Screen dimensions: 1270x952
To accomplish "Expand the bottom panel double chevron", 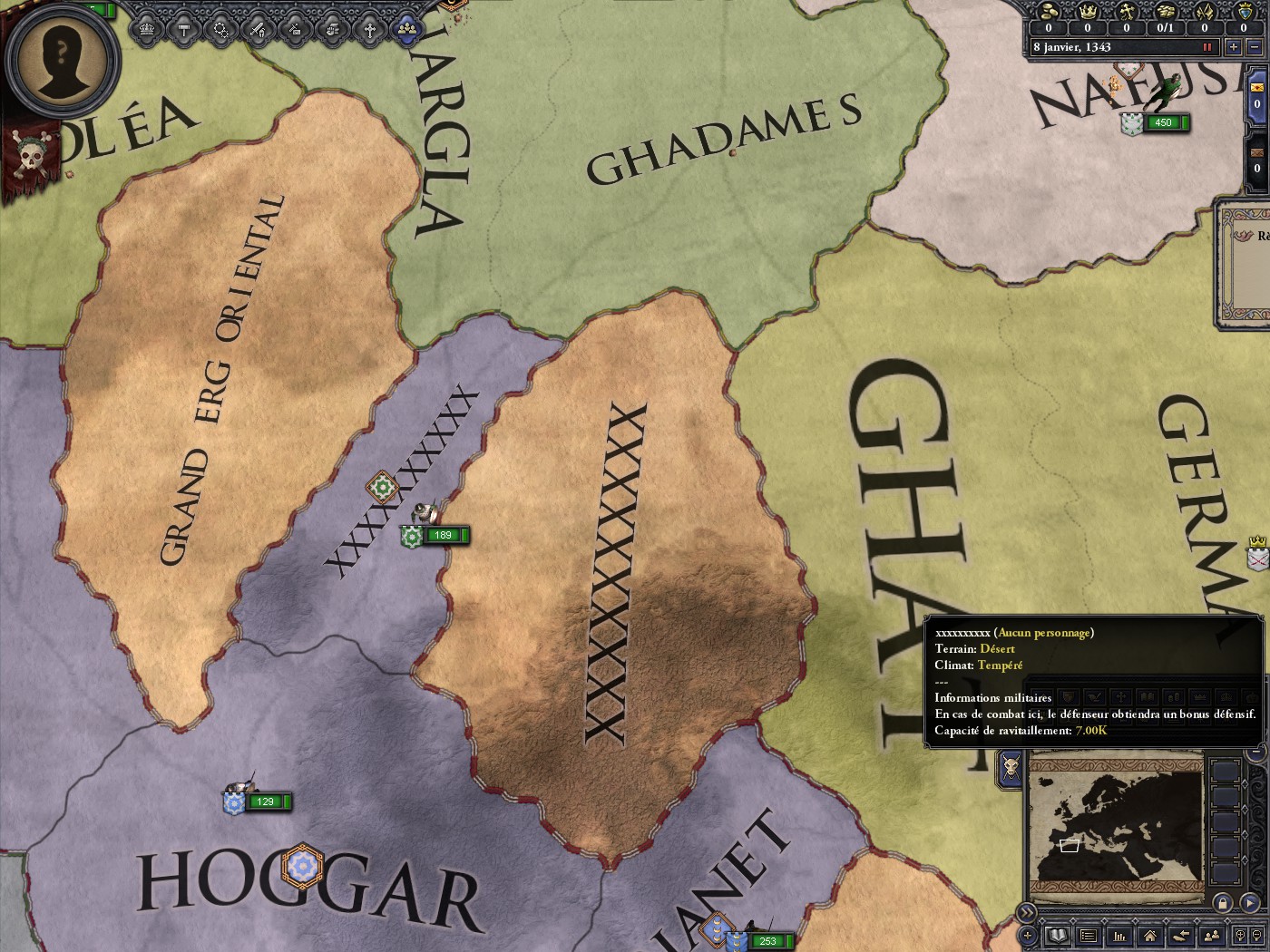I will click(x=1026, y=913).
